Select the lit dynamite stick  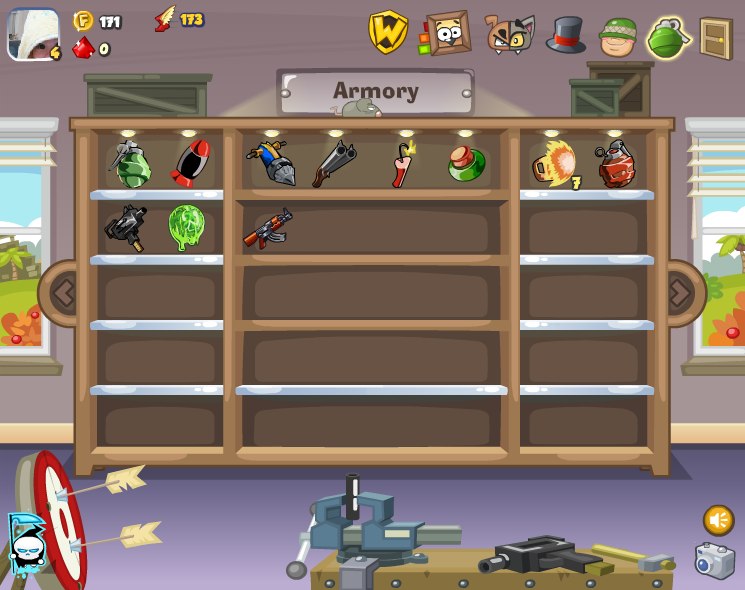click(x=402, y=164)
